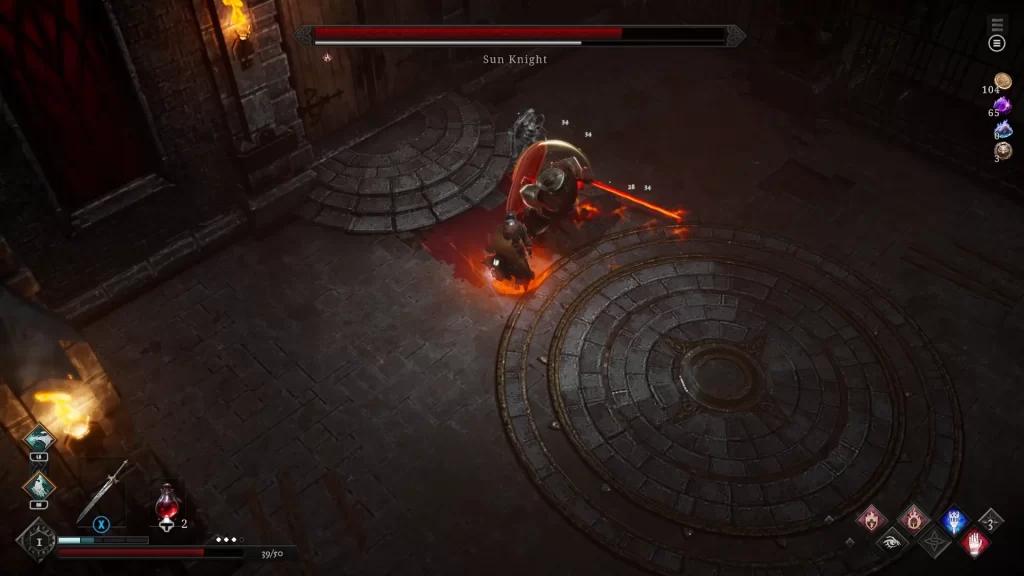Screen dimensions: 1024x576
Task: Choose the white eye skill icon
Action: coord(892,542)
